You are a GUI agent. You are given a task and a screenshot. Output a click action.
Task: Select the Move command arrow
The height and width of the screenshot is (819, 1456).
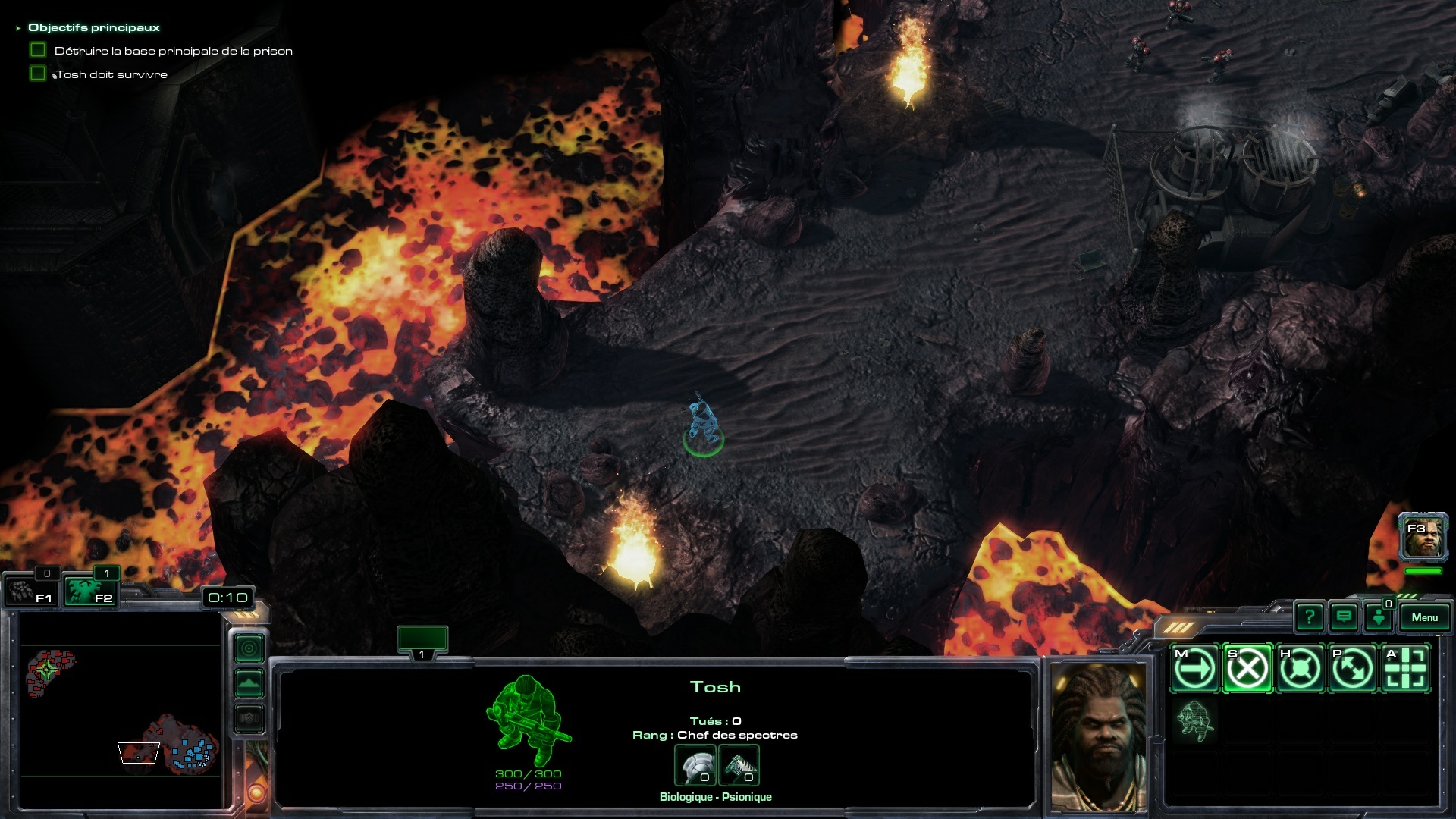coord(1194,669)
